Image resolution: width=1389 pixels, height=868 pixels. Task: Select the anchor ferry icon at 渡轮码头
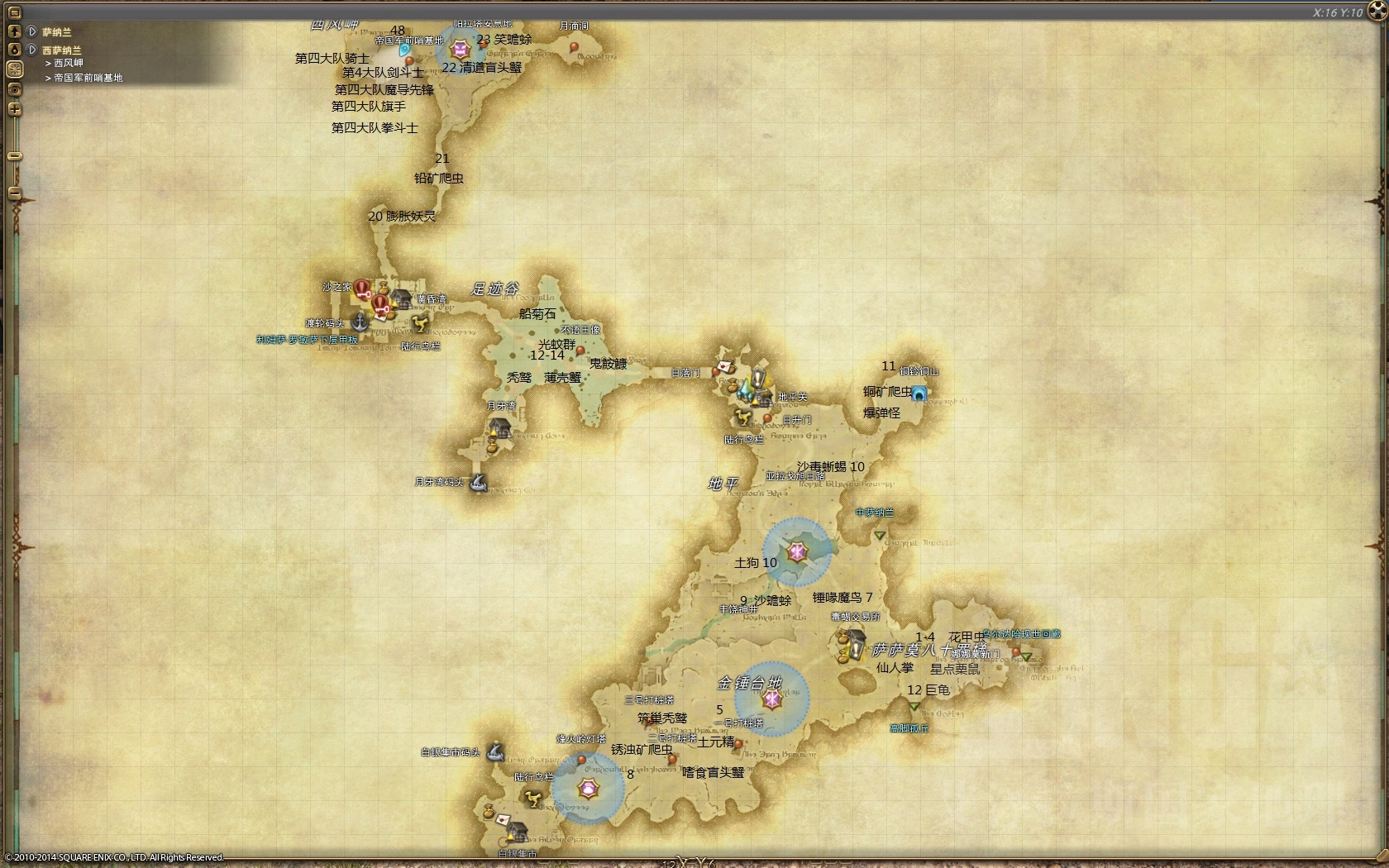tap(360, 323)
